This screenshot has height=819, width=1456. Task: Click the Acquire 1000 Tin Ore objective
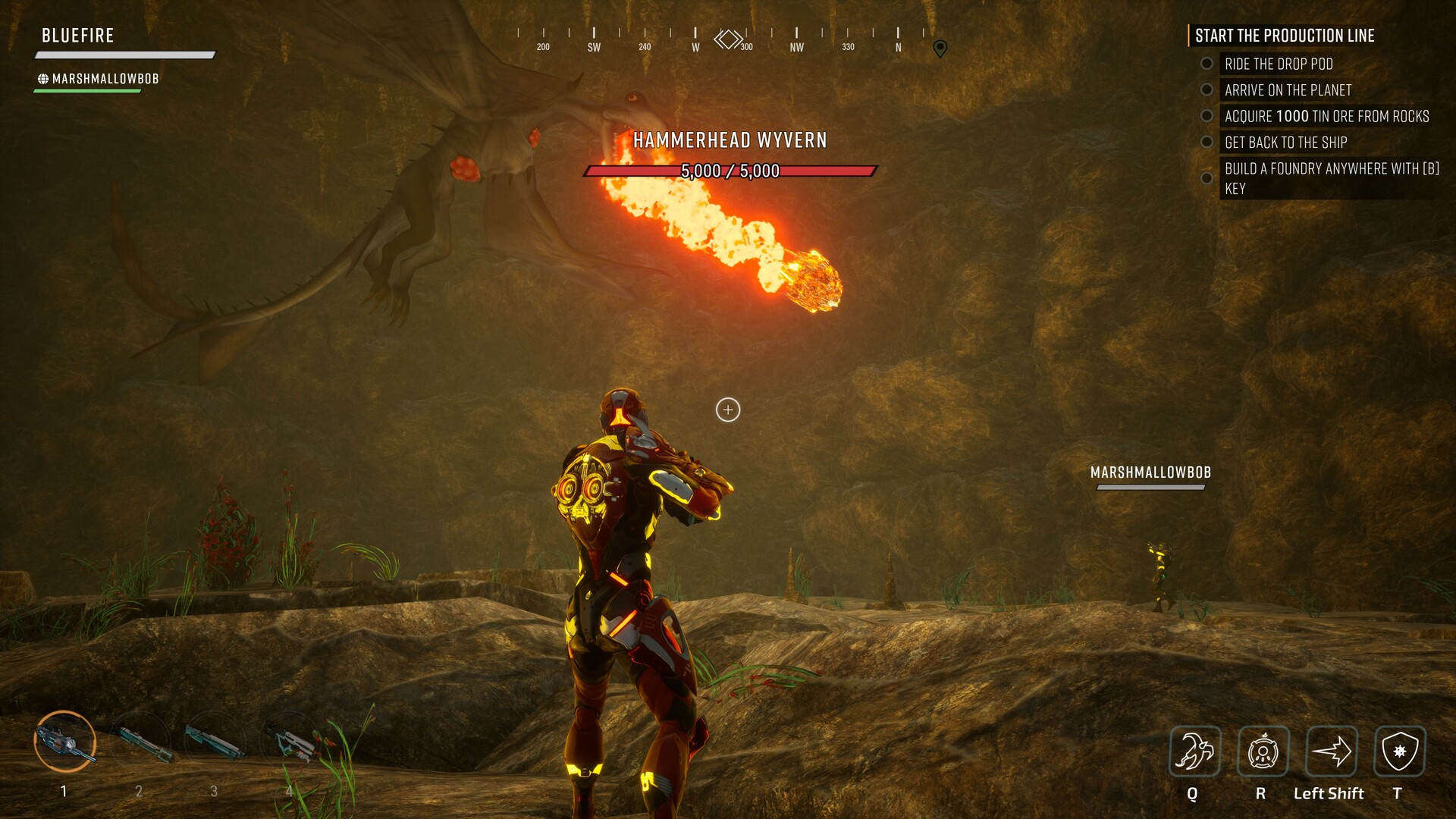pyautogui.click(x=1326, y=116)
